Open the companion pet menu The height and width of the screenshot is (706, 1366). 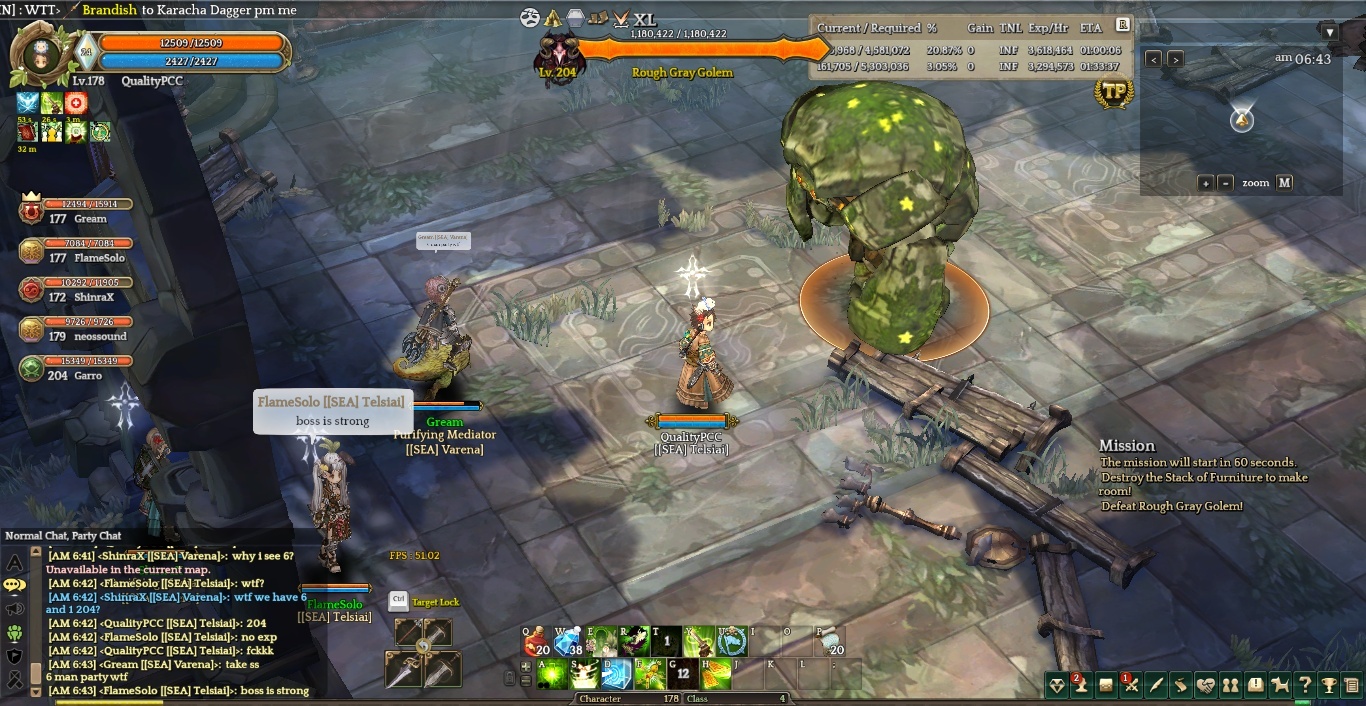pyautogui.click(x=1280, y=685)
